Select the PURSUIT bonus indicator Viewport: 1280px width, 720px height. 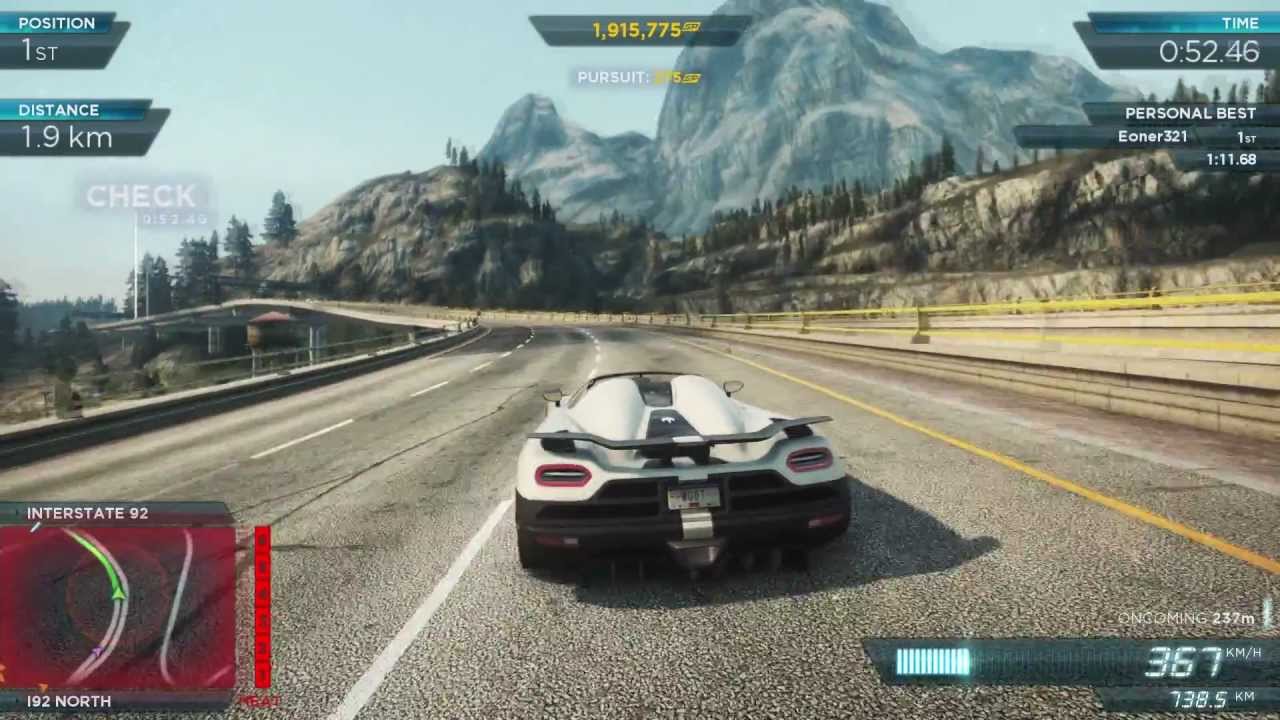[x=637, y=77]
